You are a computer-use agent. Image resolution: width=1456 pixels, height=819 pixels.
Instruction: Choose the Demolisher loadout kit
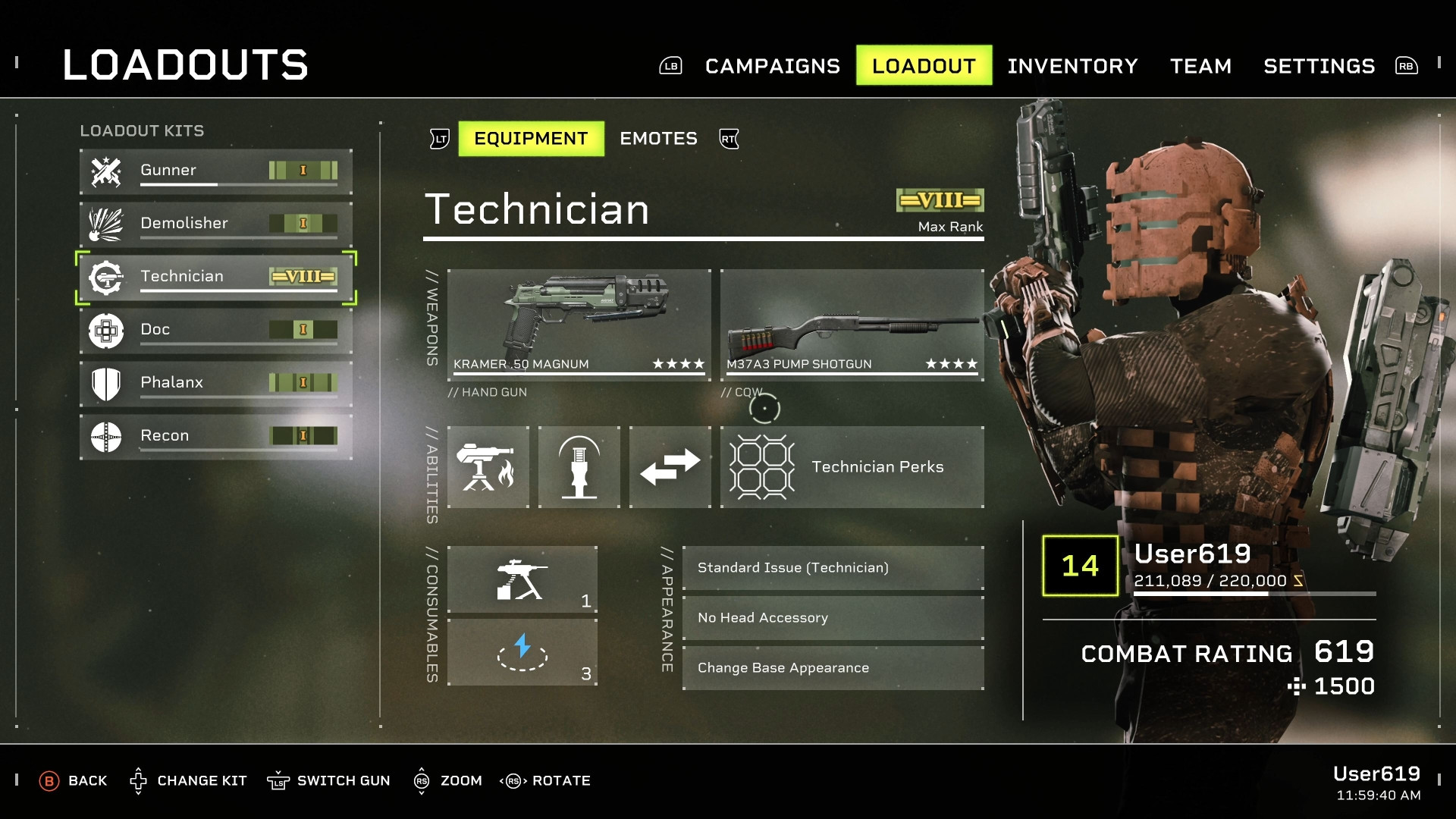click(216, 224)
